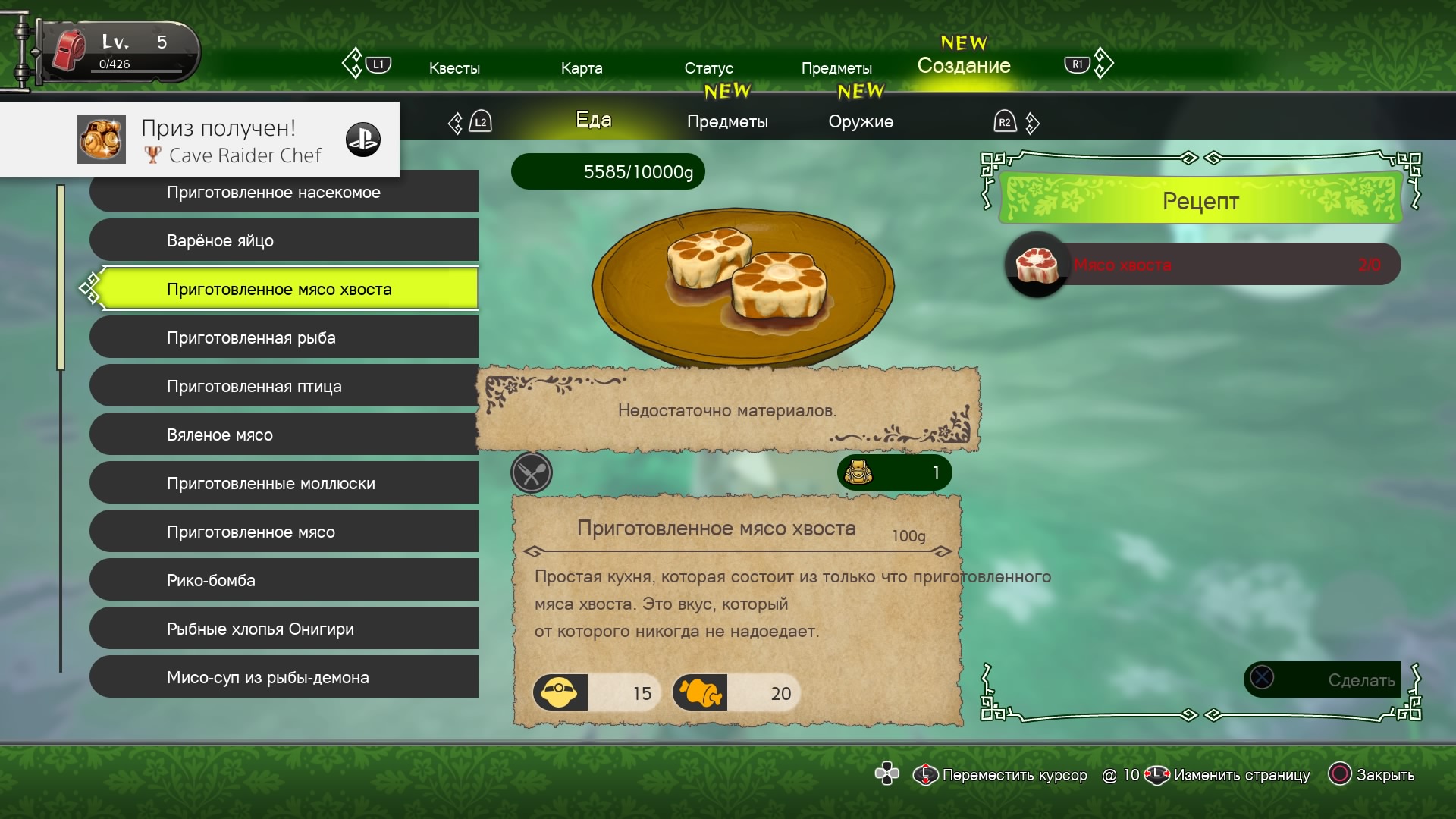The image size is (1456, 819).
Task: Open the Создание tab
Action: [964, 66]
